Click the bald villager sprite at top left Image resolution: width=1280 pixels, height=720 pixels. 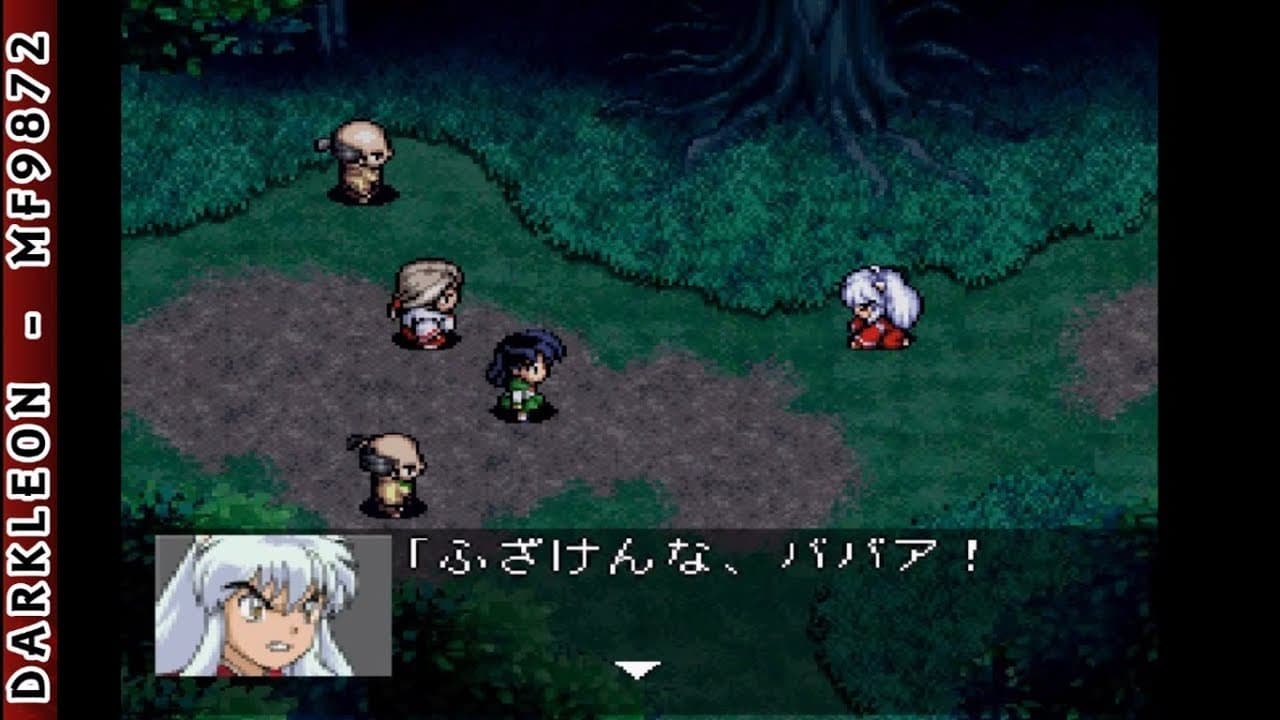tap(360, 160)
